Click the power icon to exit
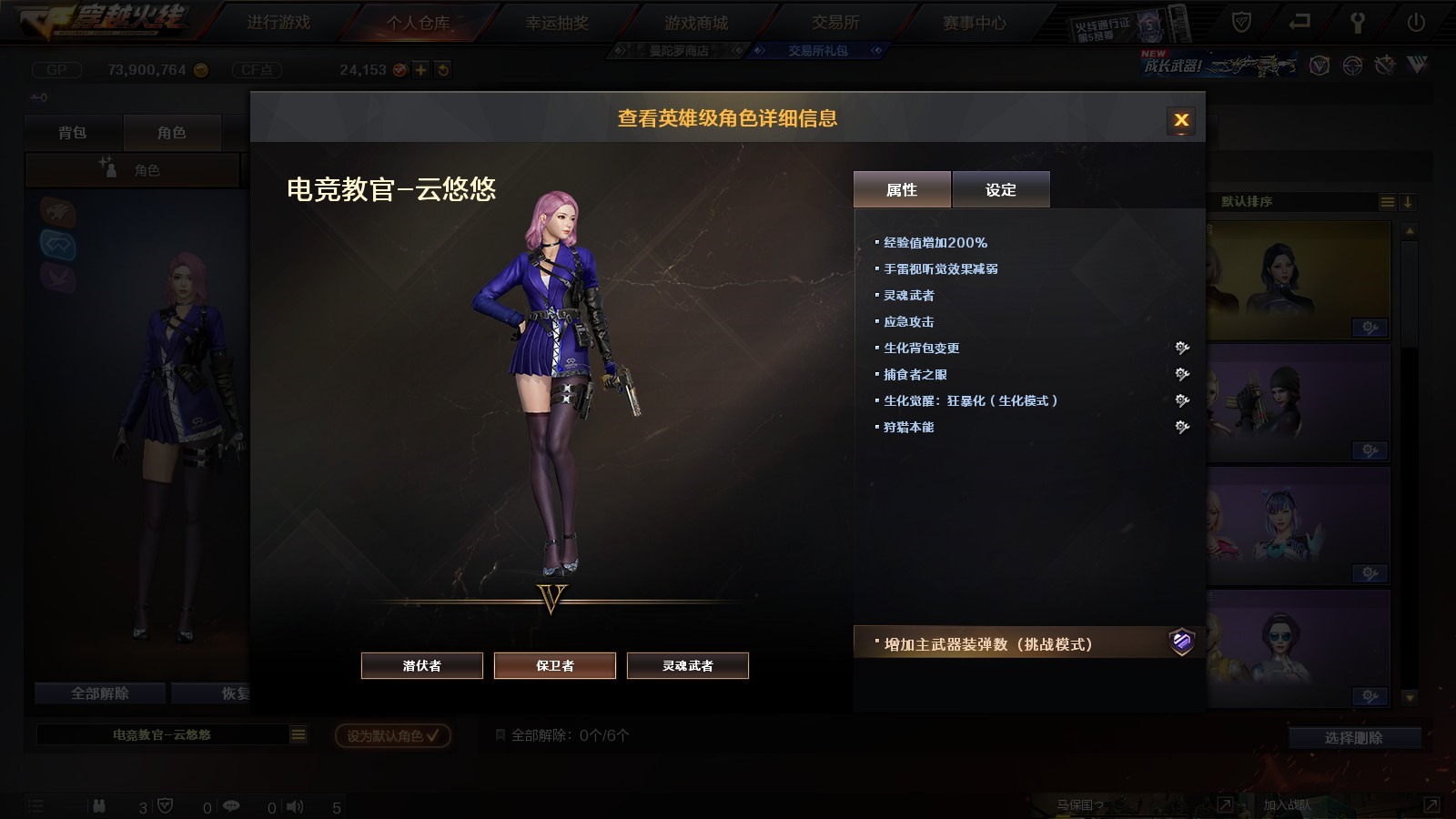1456x819 pixels. tap(1416, 23)
